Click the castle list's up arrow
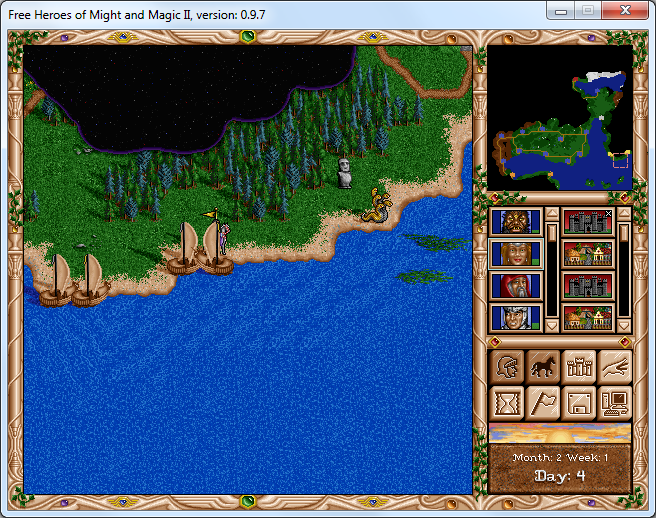 point(624,214)
